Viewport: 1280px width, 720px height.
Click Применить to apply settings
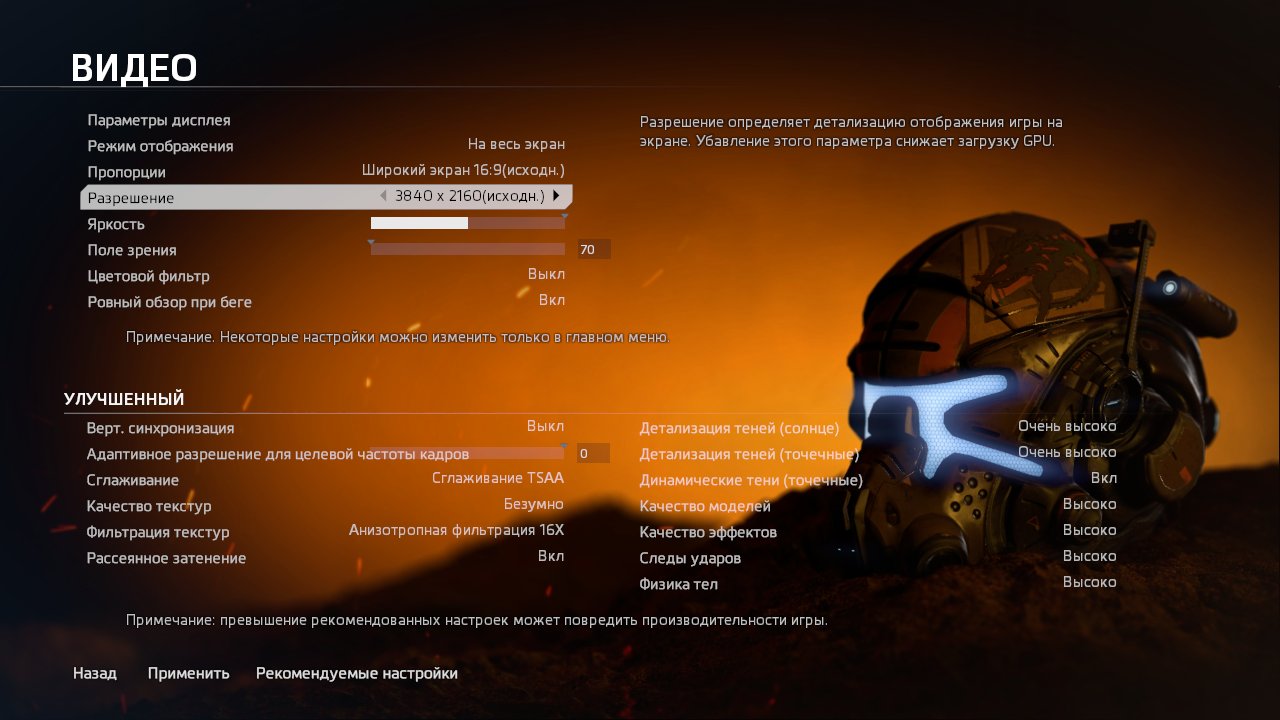click(188, 673)
